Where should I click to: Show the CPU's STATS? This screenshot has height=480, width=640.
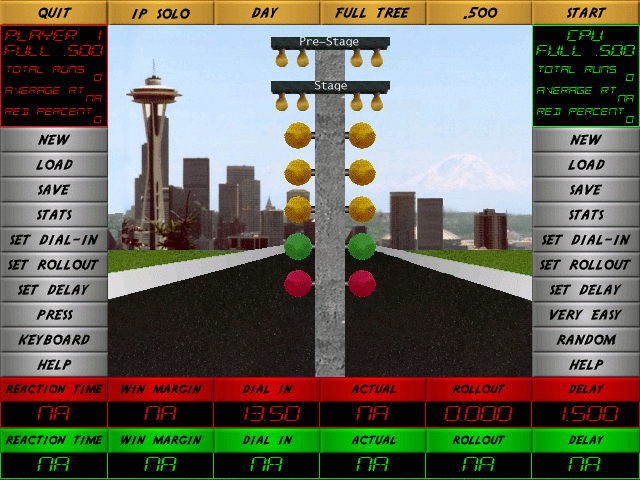point(586,215)
